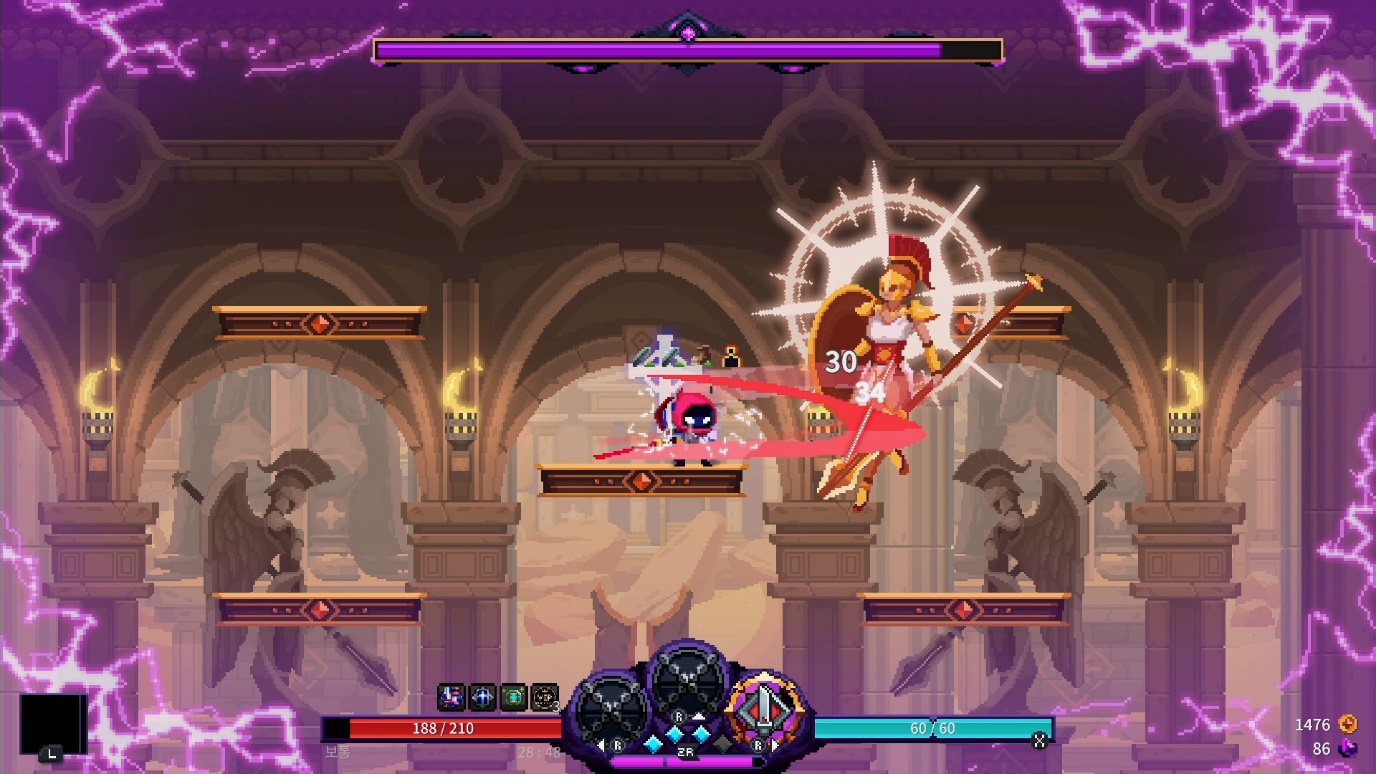This screenshot has width=1376, height=774.
Task: Examine the purple and red swirl buff icon
Action: [x=452, y=697]
